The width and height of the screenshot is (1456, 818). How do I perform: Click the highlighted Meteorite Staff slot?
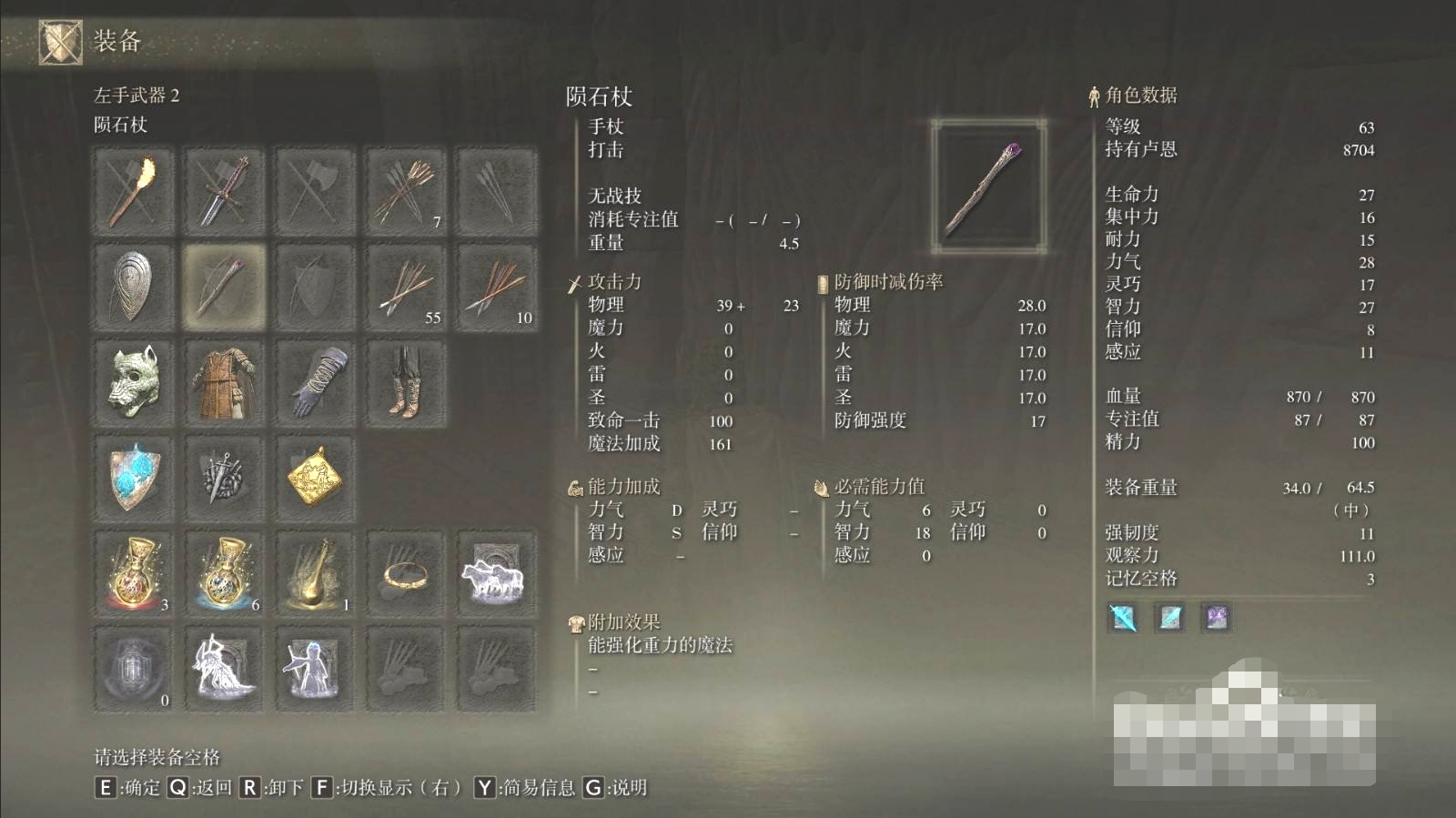(224, 287)
